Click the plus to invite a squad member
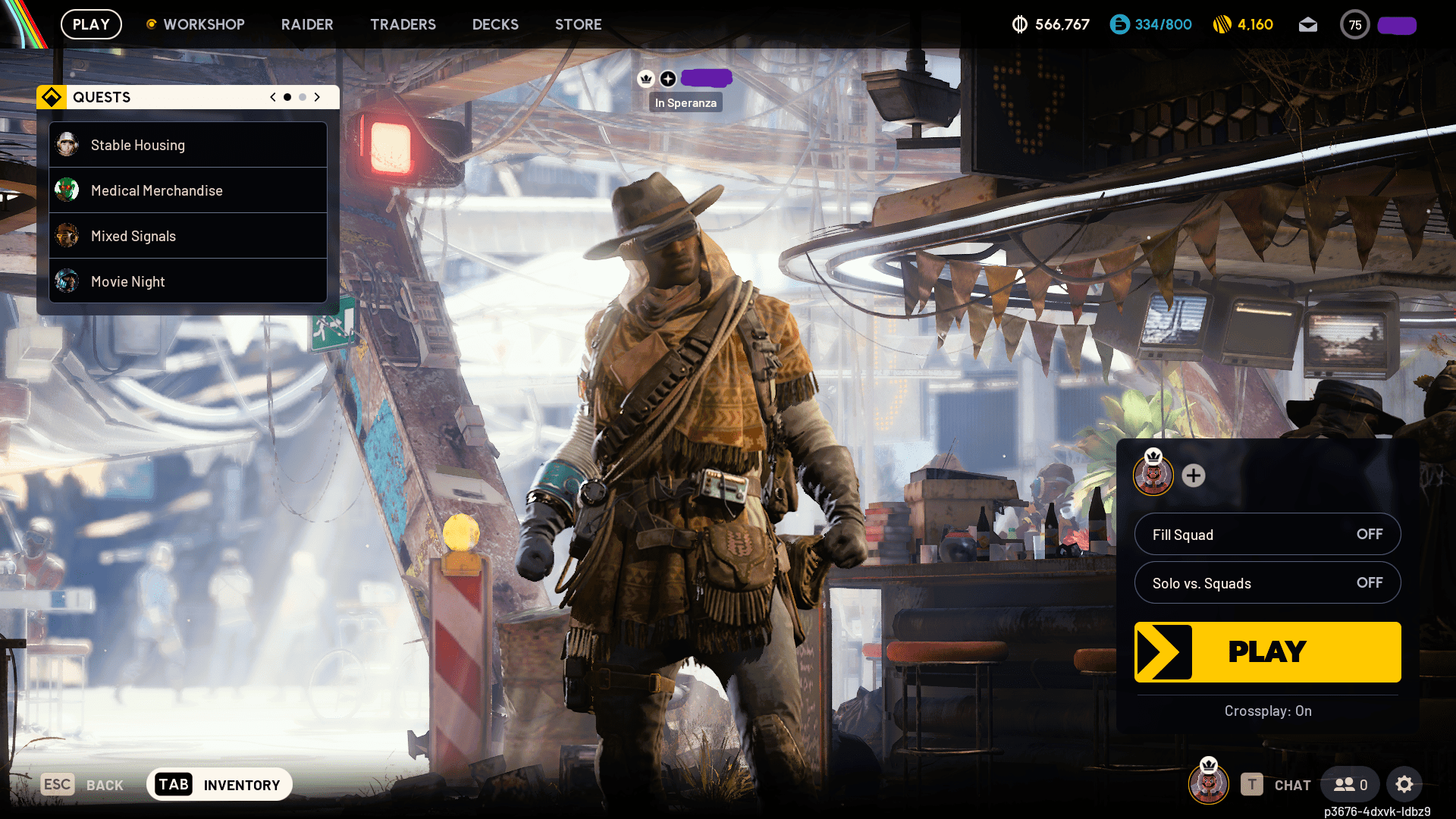 [x=1194, y=476]
